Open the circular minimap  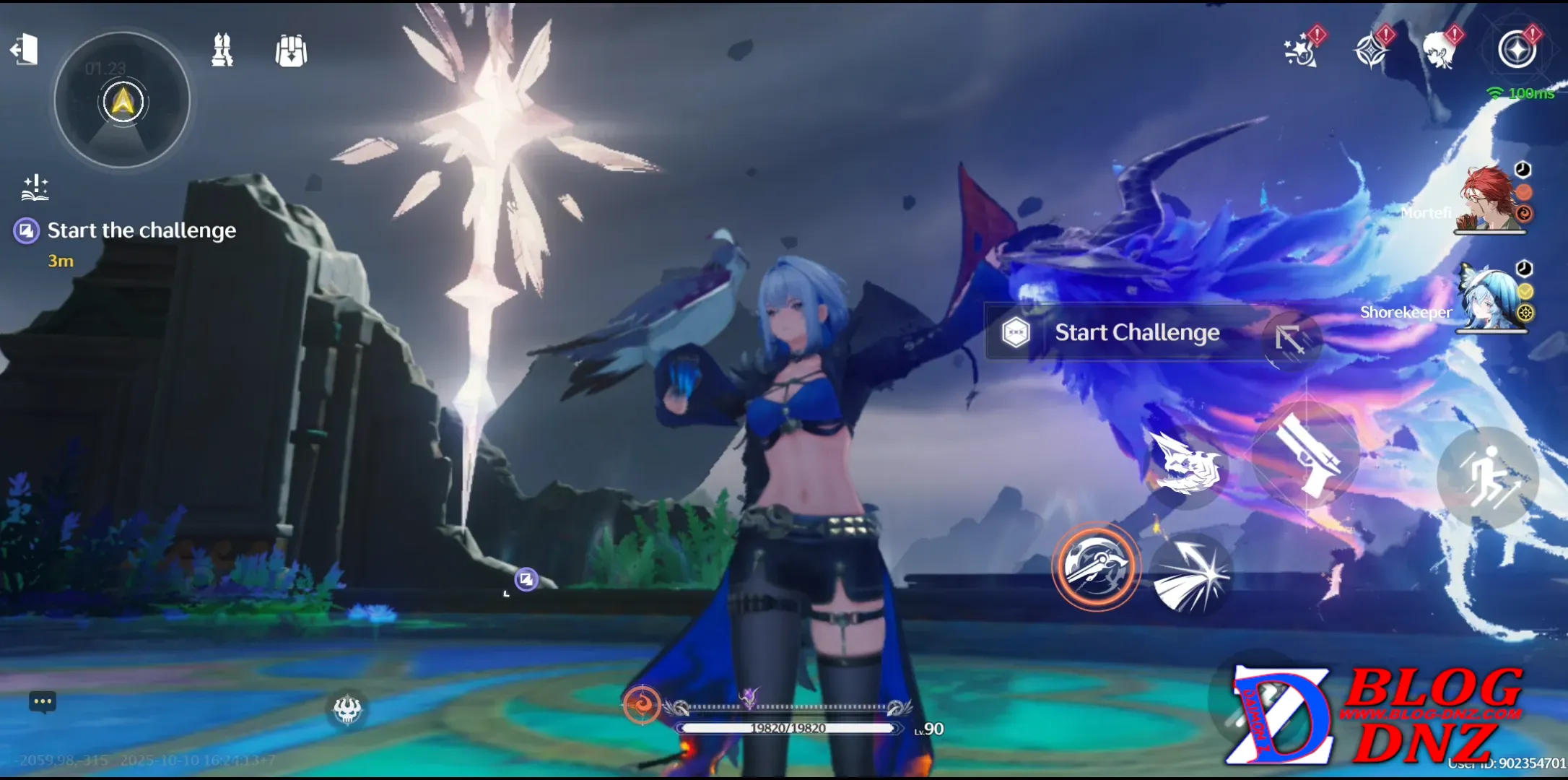point(123,100)
